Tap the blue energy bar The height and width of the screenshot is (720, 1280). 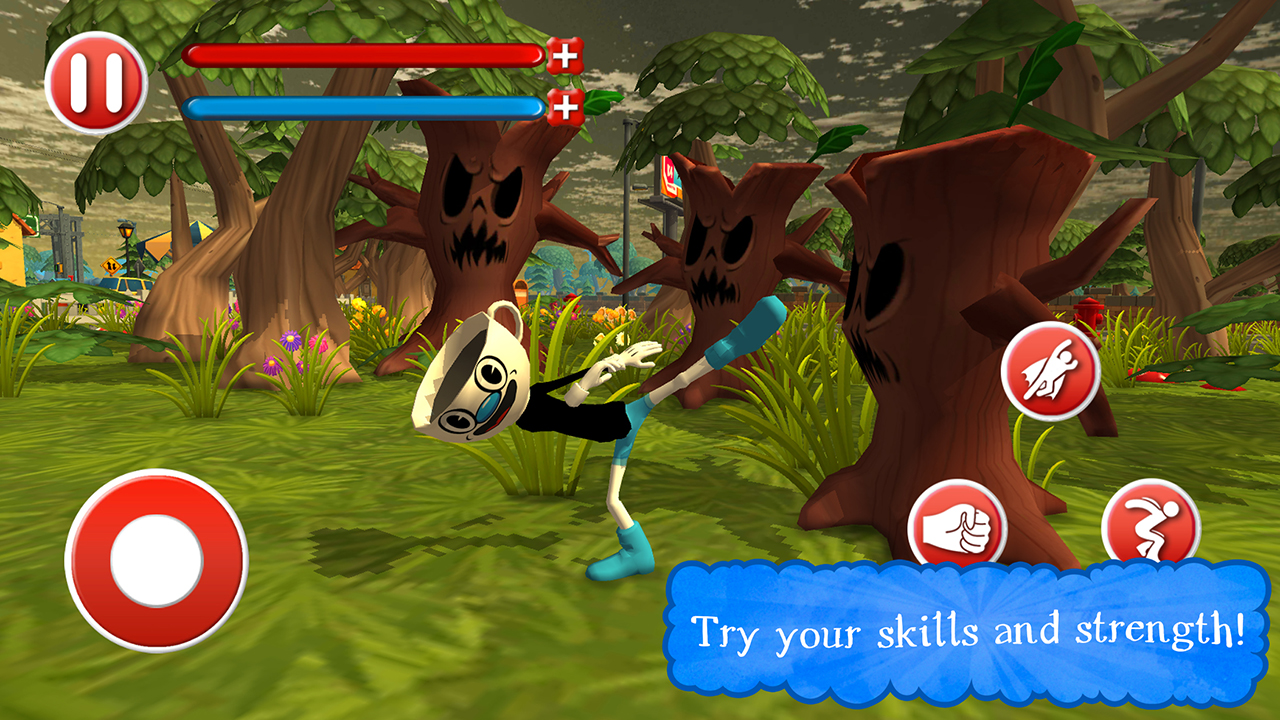pyautogui.click(x=365, y=109)
